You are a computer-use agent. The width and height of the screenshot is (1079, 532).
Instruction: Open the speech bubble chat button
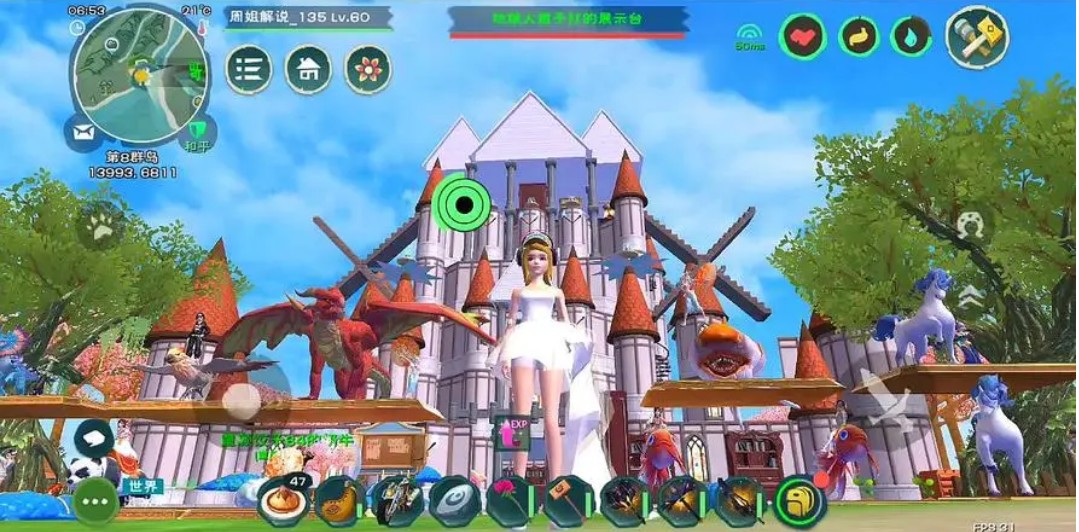click(95, 437)
